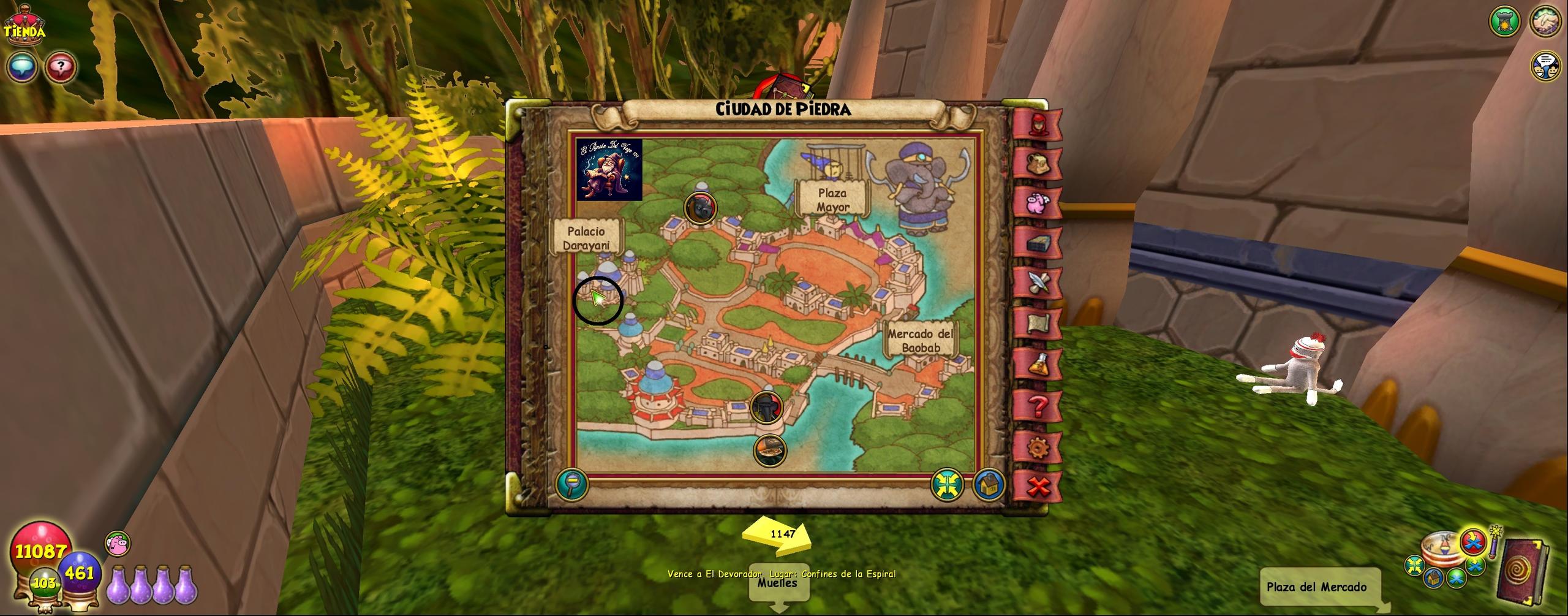The image size is (1568, 616).
Task: Open the gear settings tab
Action: (1038, 447)
